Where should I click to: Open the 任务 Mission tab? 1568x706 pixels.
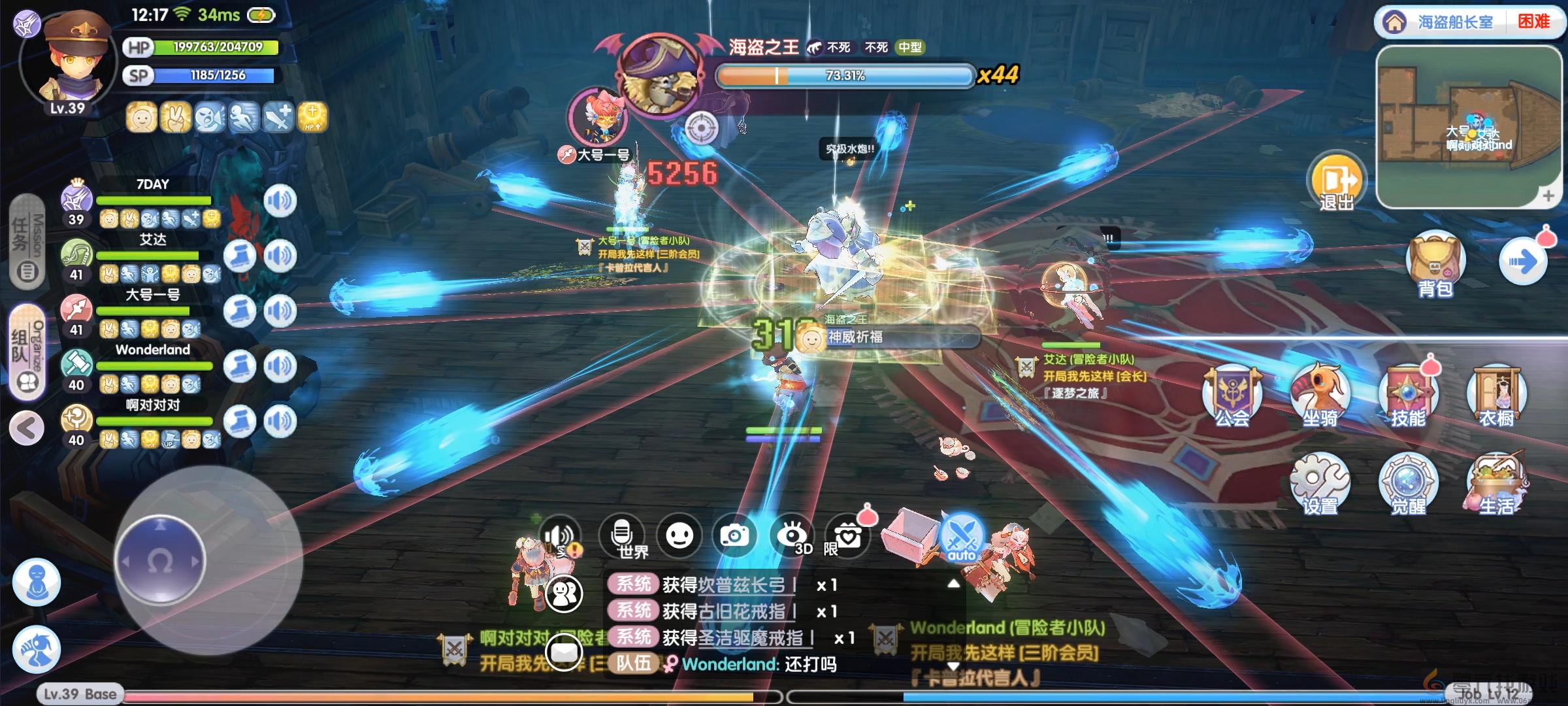[27, 242]
